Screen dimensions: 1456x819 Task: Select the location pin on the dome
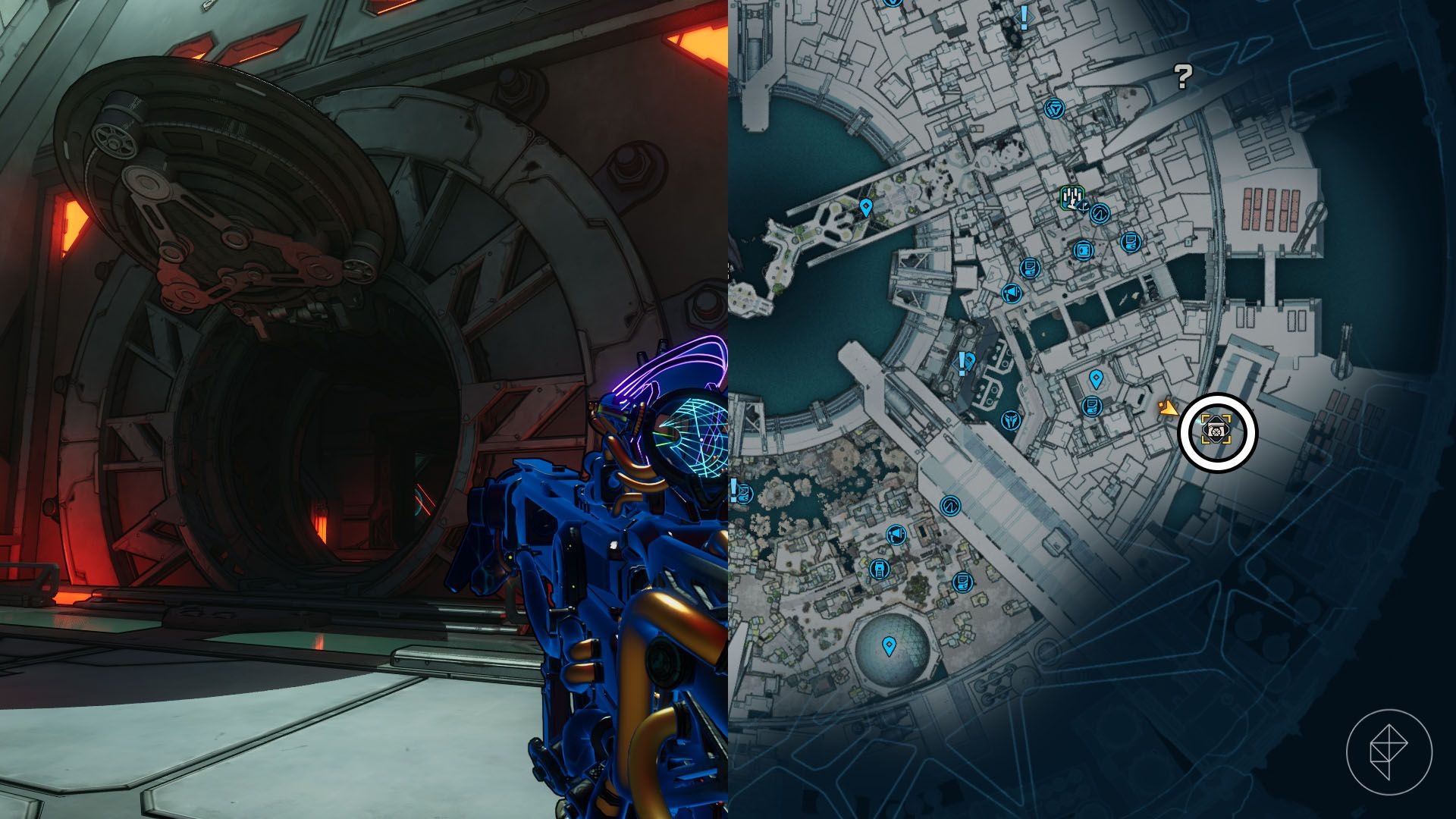pyautogui.click(x=889, y=646)
